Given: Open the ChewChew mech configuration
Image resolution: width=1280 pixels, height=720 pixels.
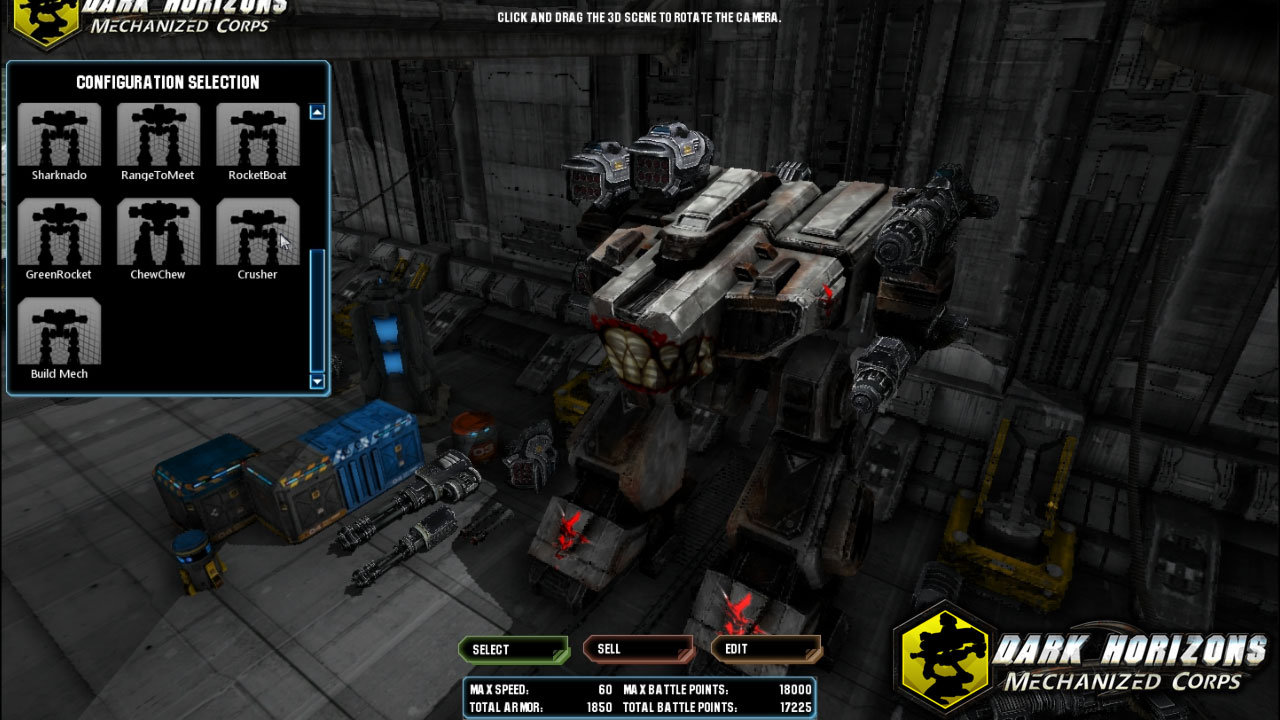Looking at the screenshot, I should [x=158, y=239].
